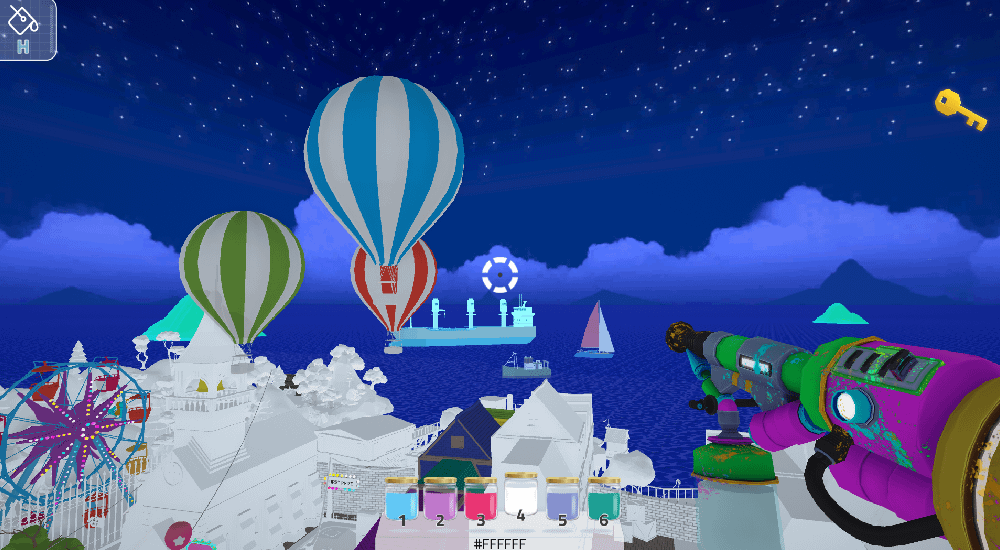Click the golden key icon
This screenshot has width=1000, height=550.
click(x=960, y=109)
